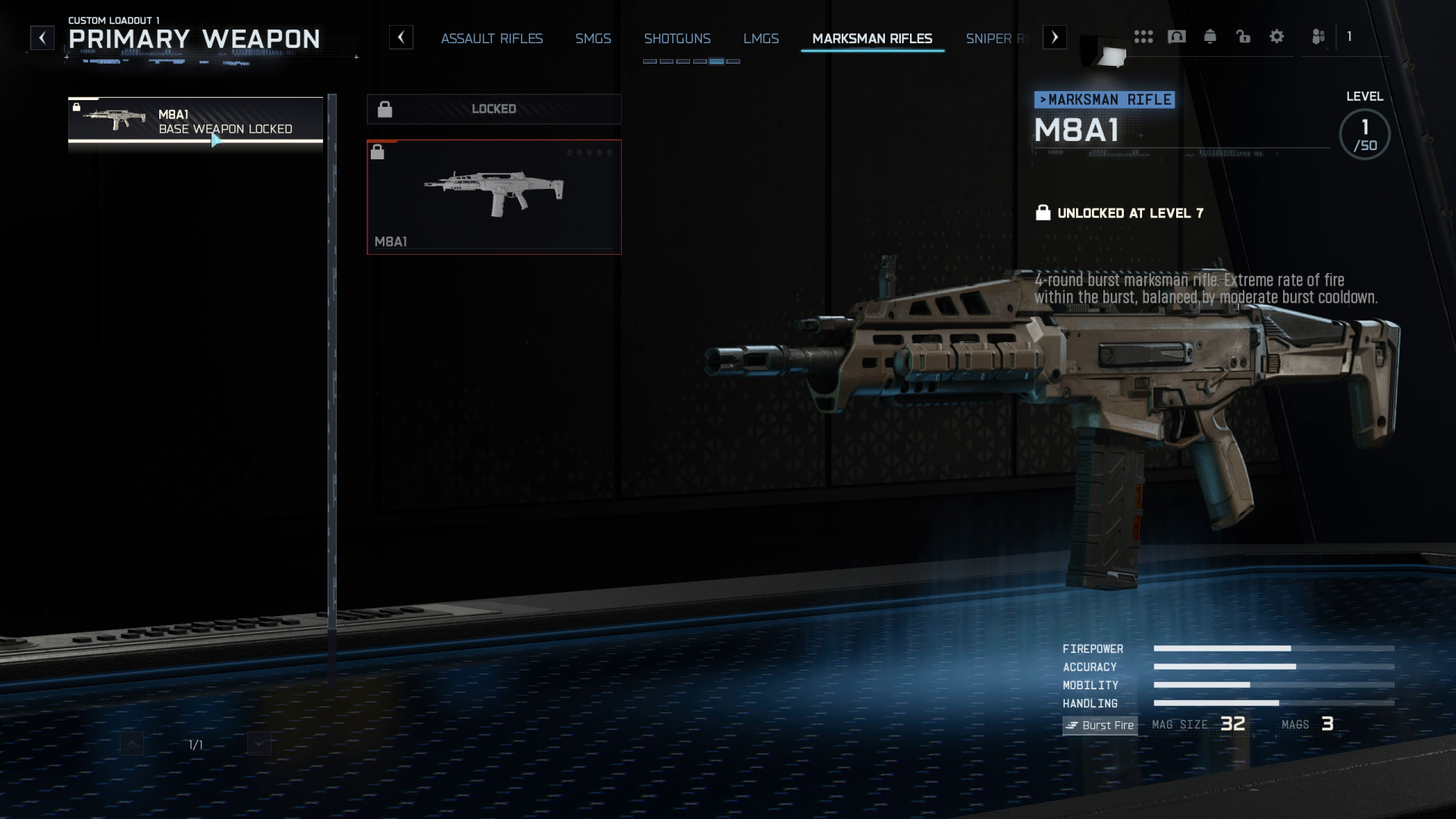The height and width of the screenshot is (819, 1456).
Task: Switch to the Assault Rifles tab
Action: point(491,39)
